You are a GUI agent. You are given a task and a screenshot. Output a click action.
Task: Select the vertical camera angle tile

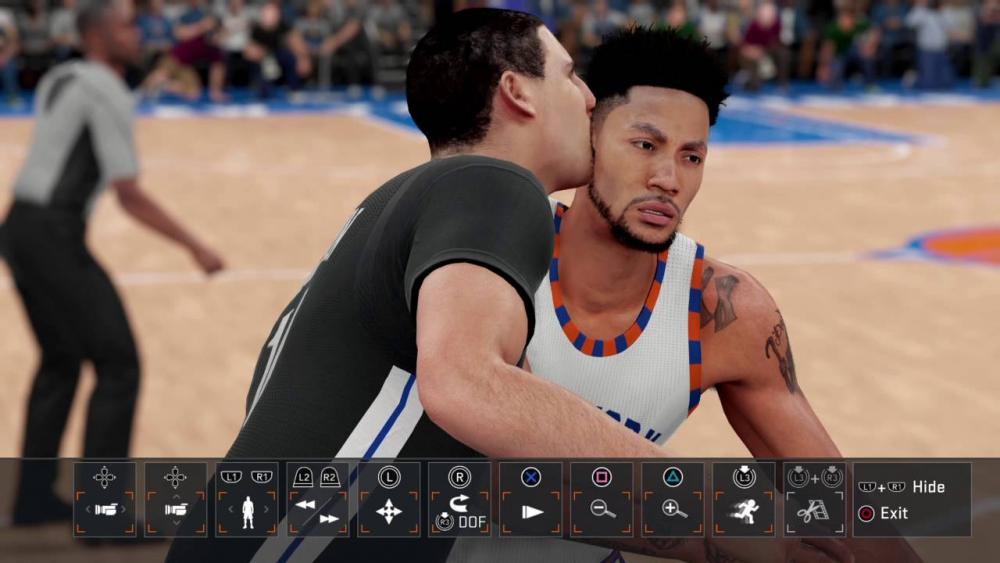tap(176, 499)
